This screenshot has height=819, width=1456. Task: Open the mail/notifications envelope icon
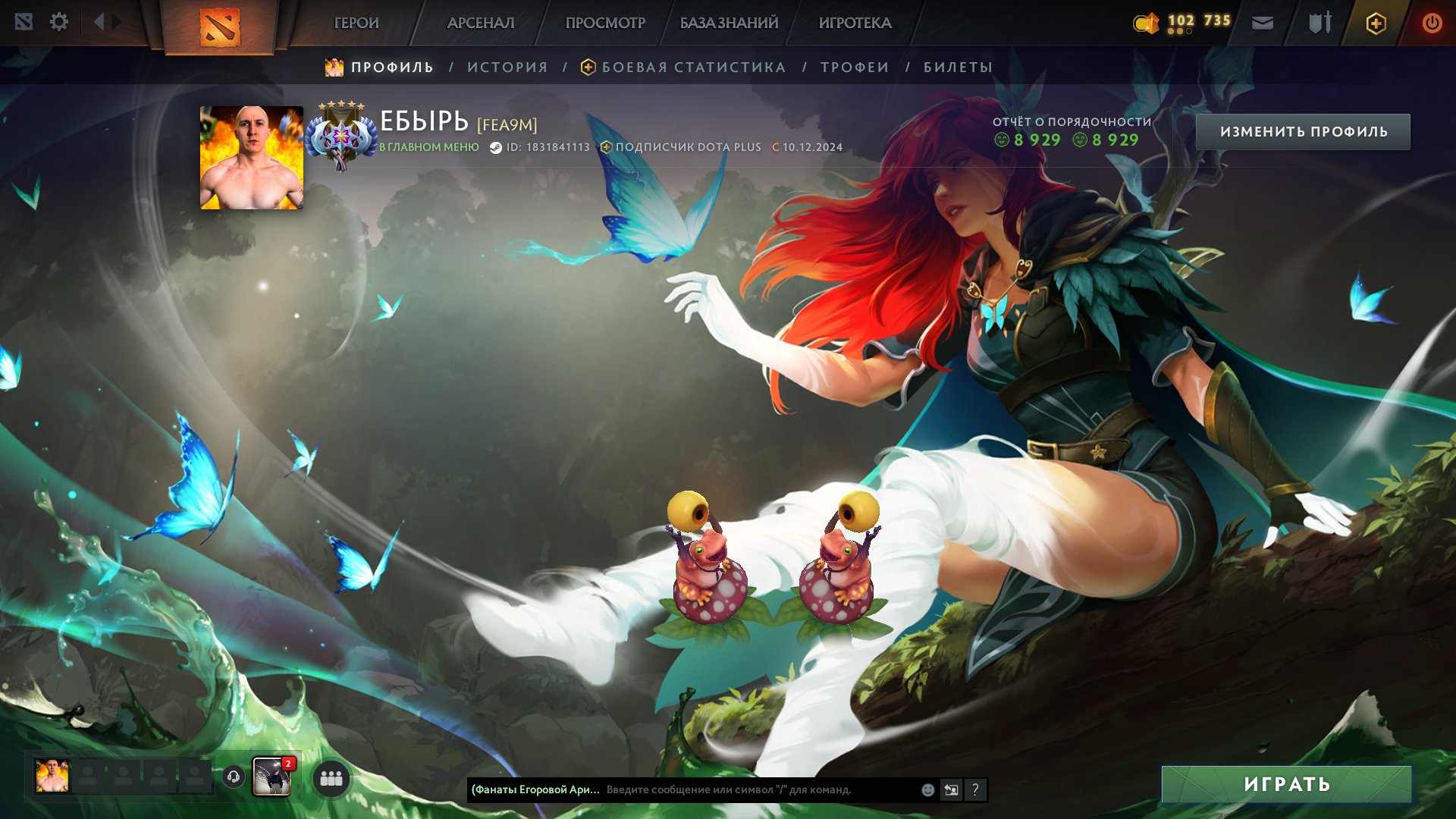pos(1262,23)
